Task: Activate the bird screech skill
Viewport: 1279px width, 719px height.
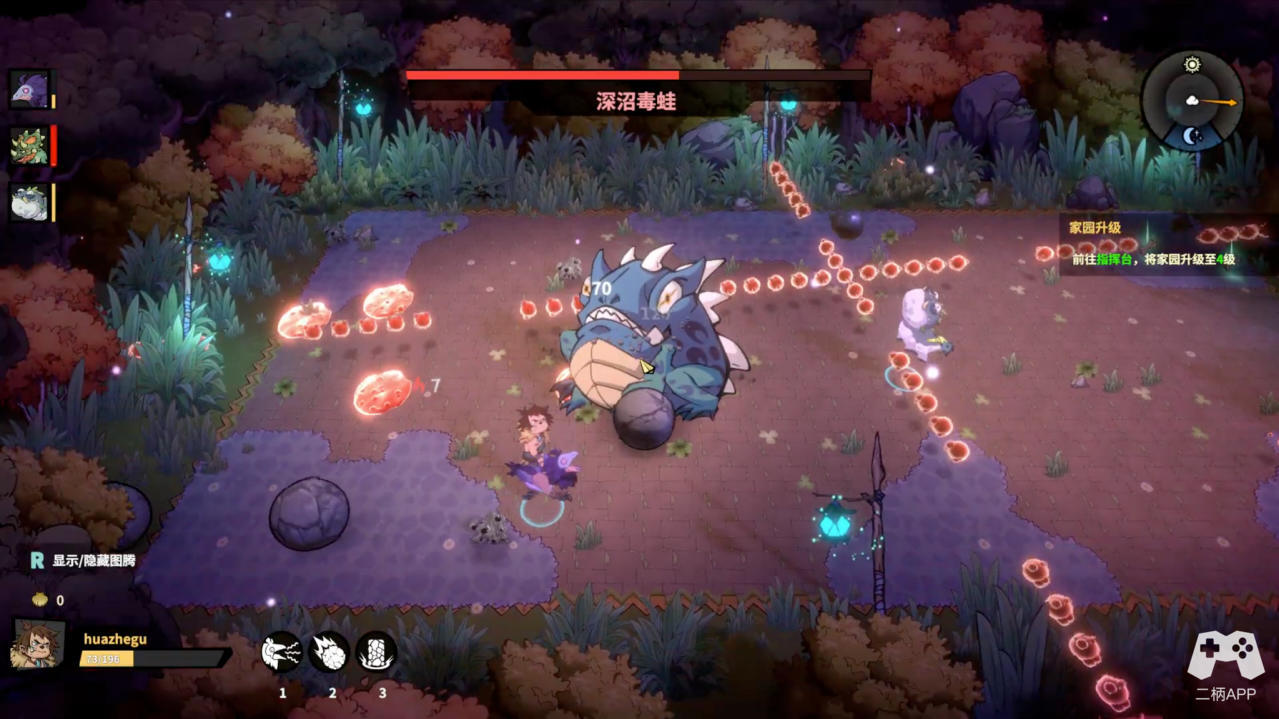Action: click(282, 653)
